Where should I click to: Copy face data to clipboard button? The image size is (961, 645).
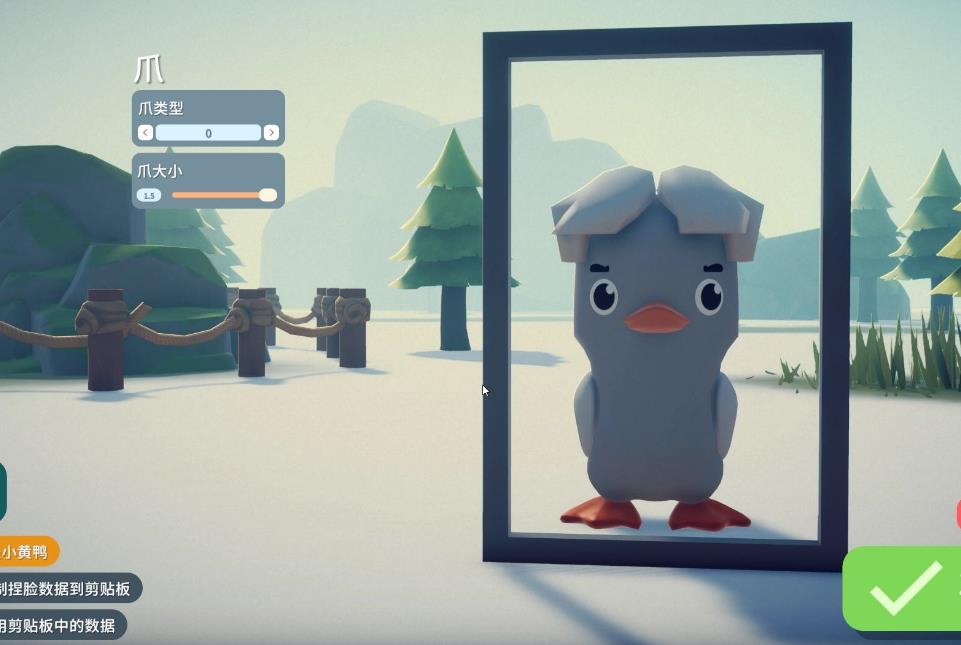tap(67, 589)
